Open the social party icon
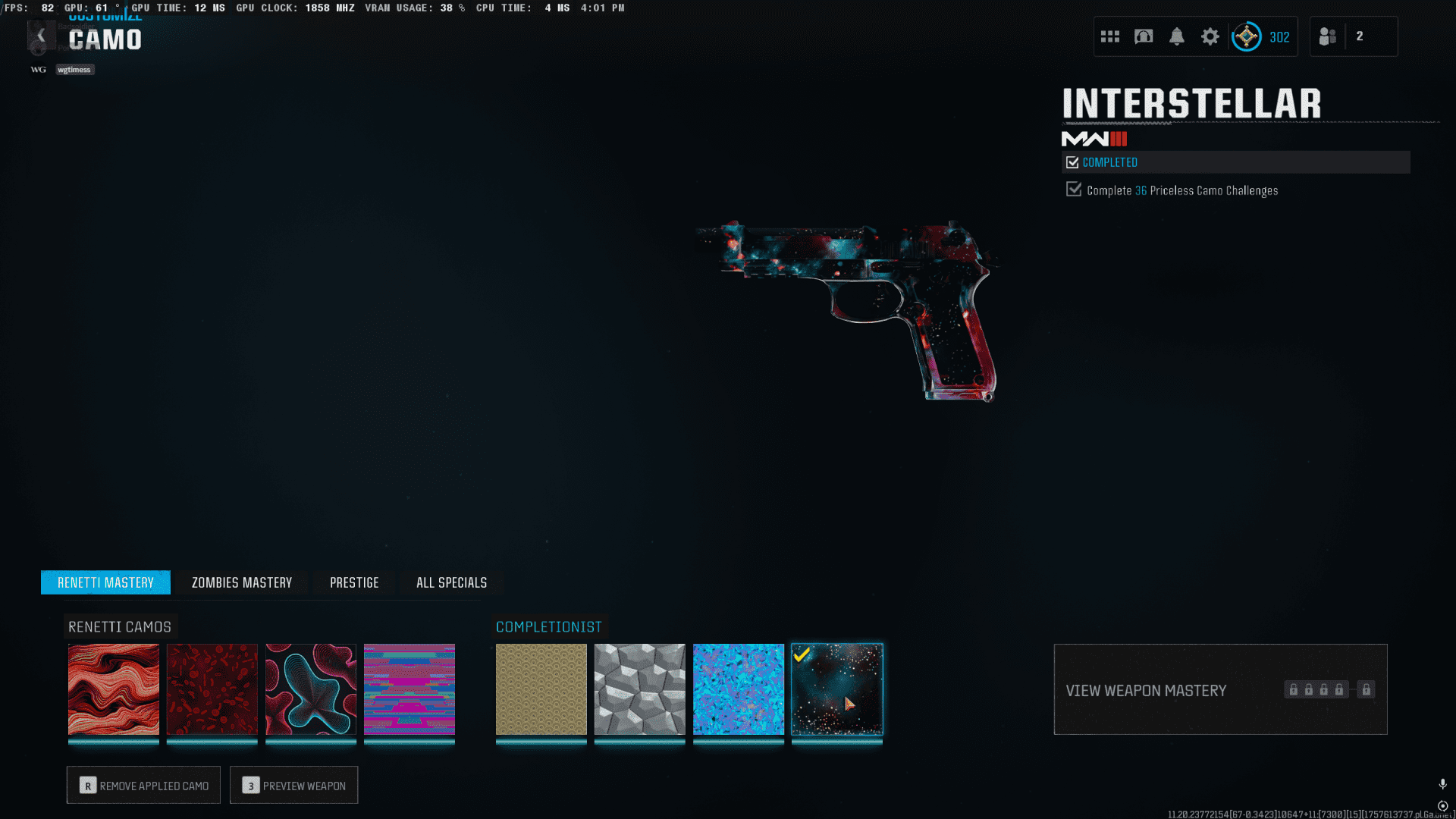The height and width of the screenshot is (819, 1456). [x=1328, y=36]
